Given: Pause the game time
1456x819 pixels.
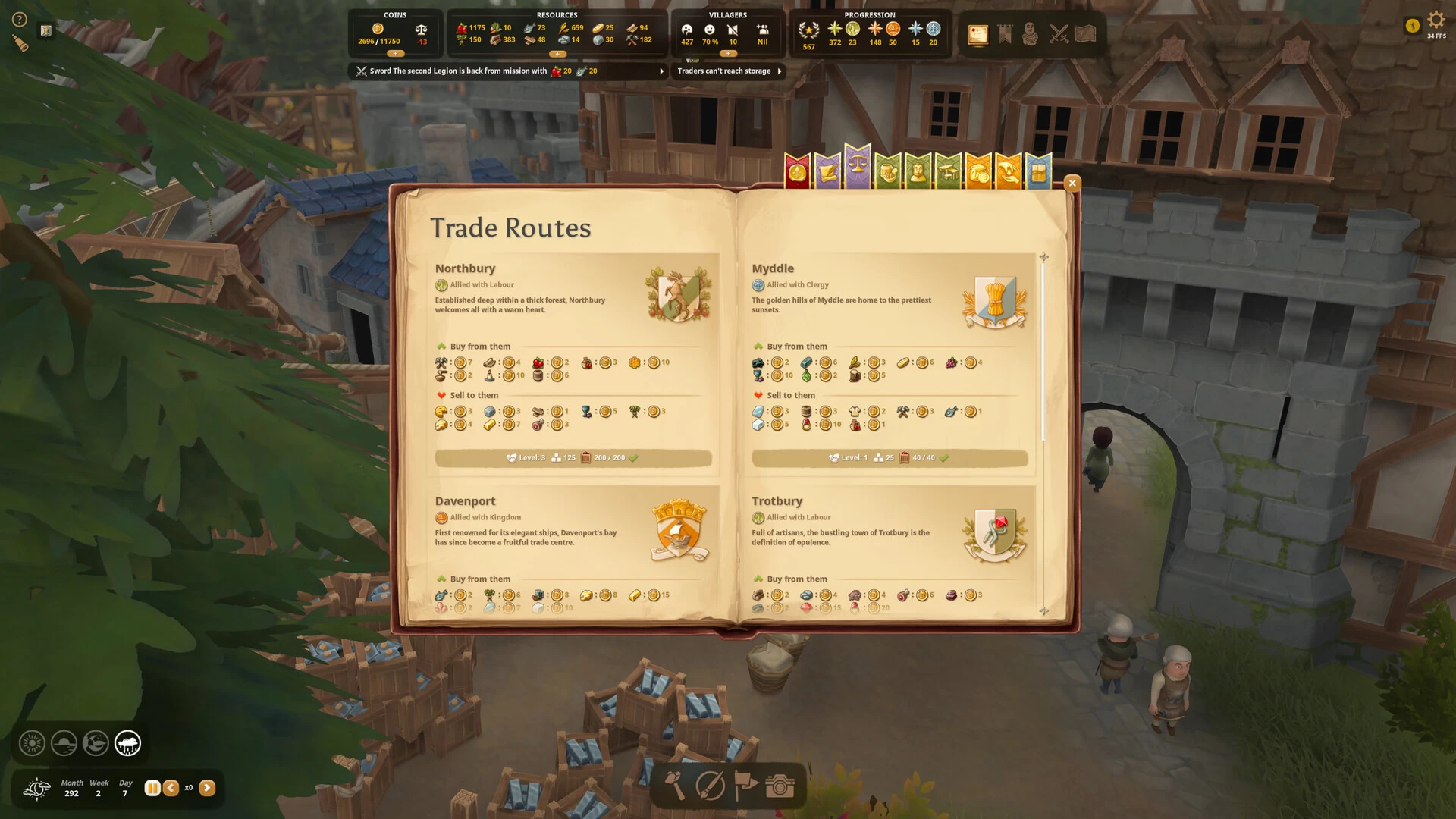Looking at the screenshot, I should point(152,788).
